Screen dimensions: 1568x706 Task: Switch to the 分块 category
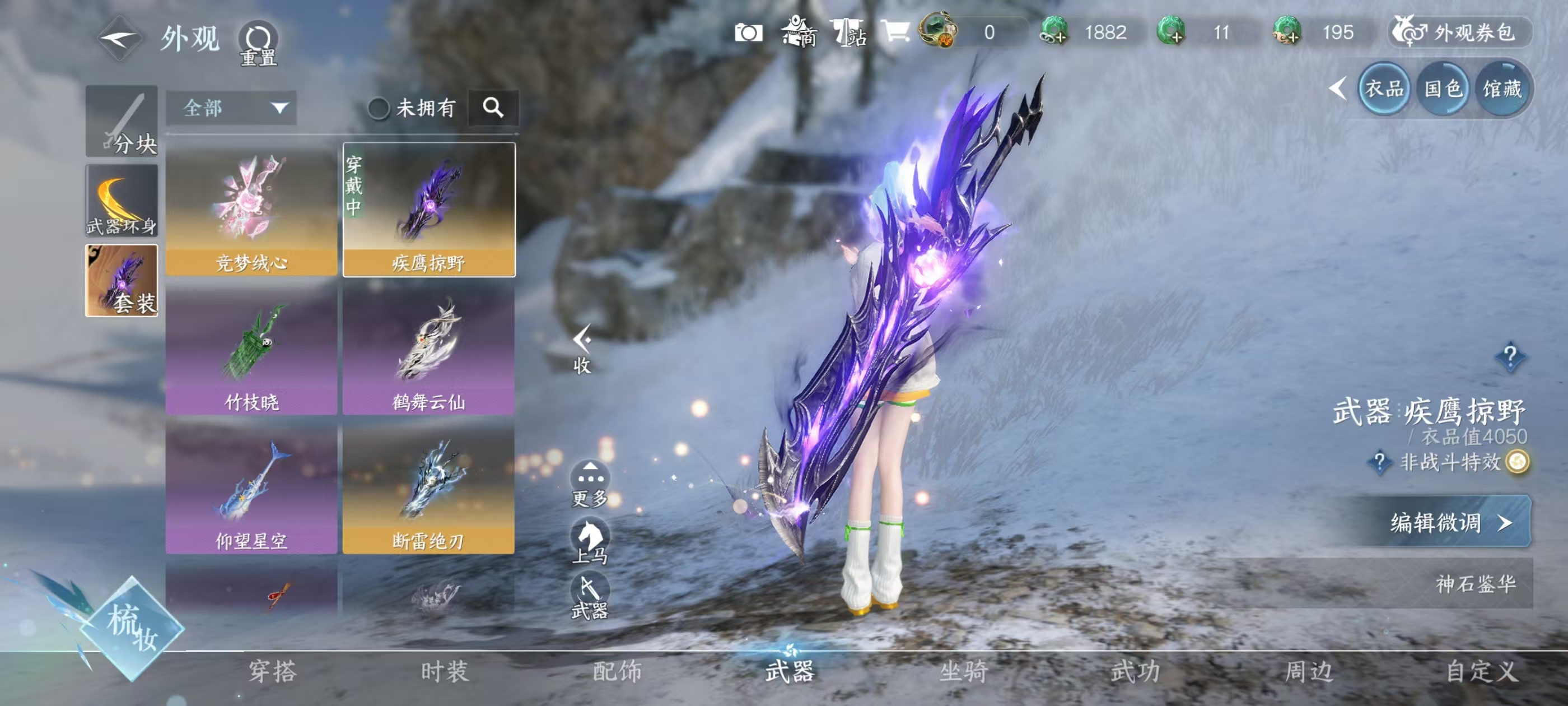tap(122, 122)
